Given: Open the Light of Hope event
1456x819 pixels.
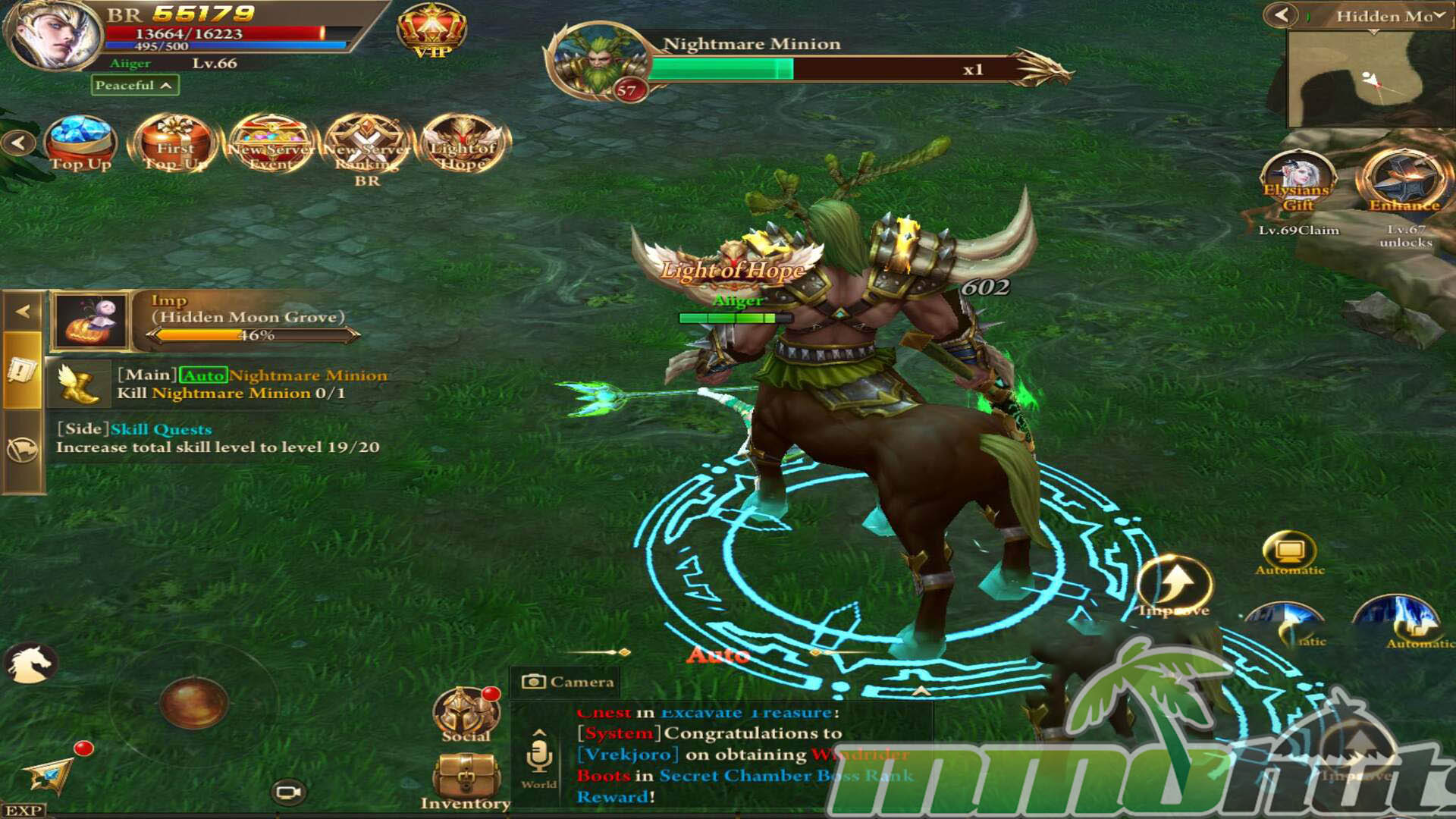Looking at the screenshot, I should tap(463, 143).
